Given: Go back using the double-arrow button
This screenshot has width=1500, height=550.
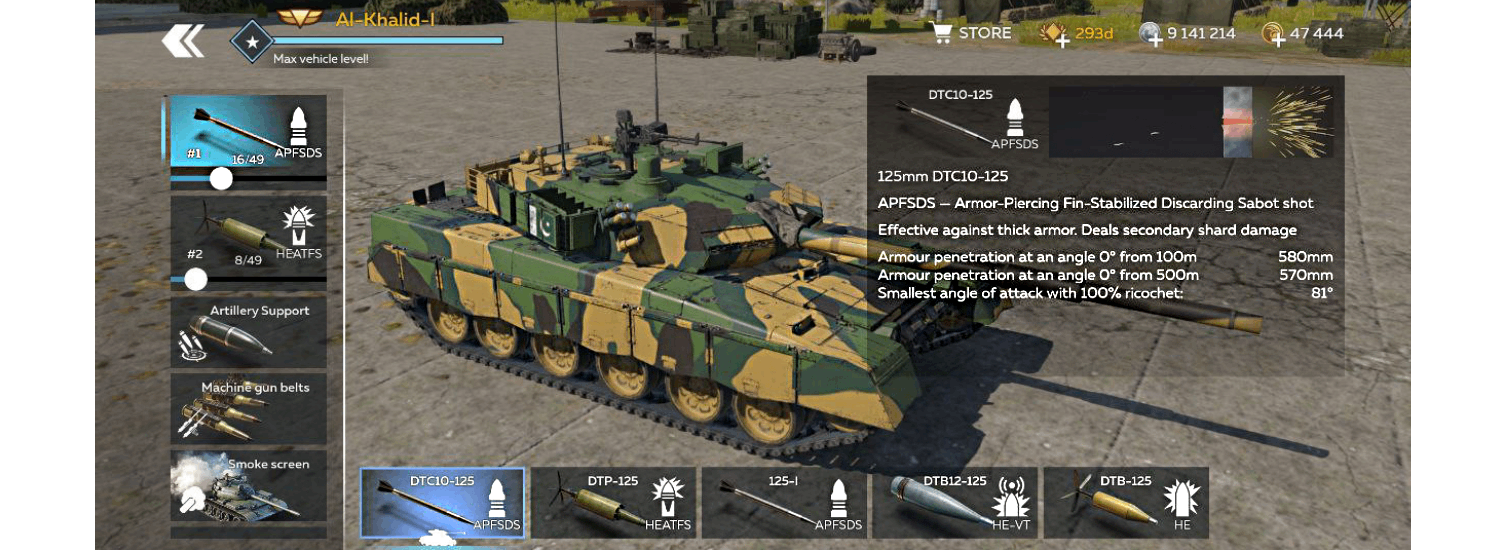Looking at the screenshot, I should [183, 41].
